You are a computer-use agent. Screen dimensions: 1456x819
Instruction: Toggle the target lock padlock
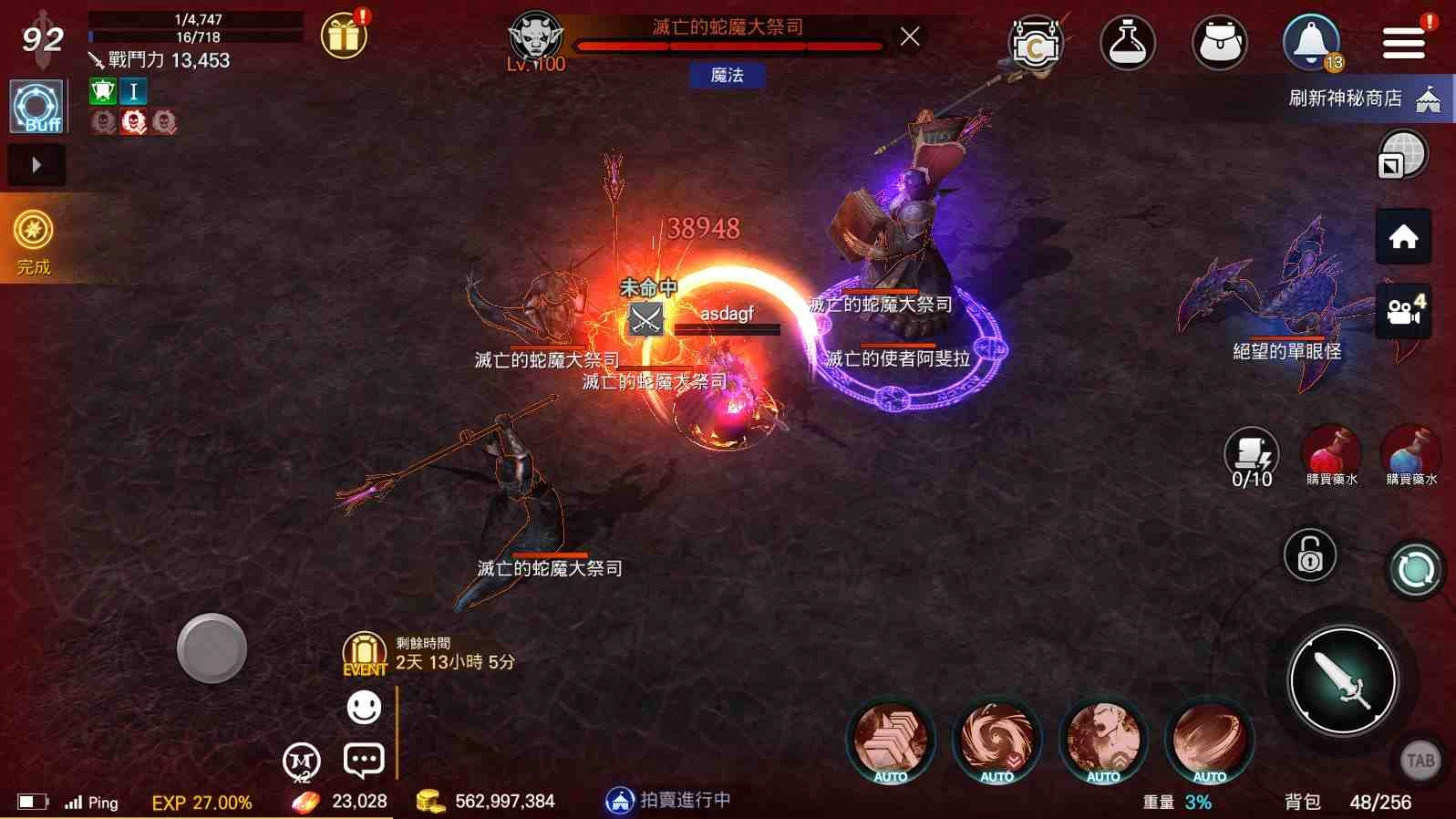coord(1309,554)
